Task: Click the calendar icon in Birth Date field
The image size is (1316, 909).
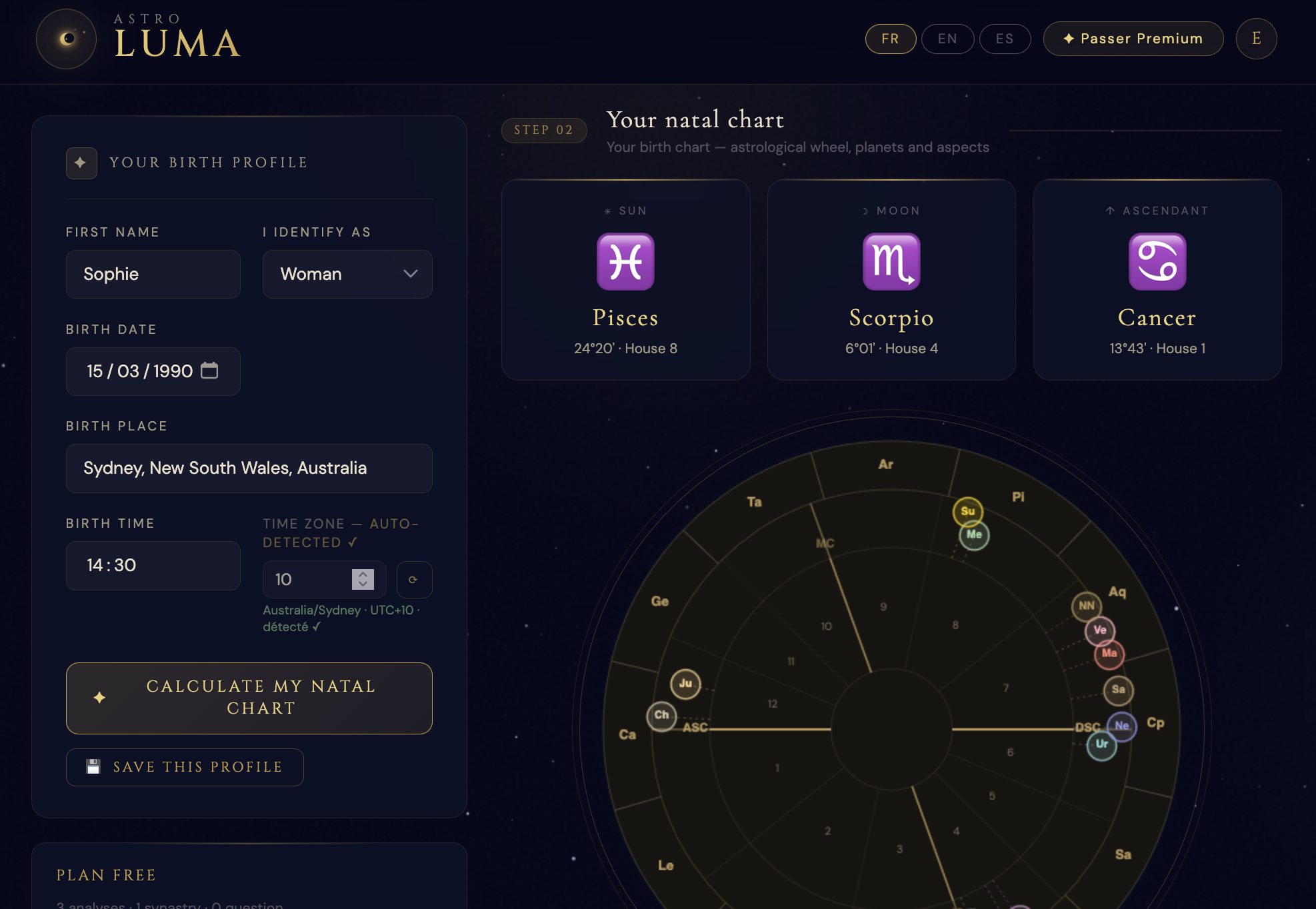Action: pyautogui.click(x=210, y=371)
